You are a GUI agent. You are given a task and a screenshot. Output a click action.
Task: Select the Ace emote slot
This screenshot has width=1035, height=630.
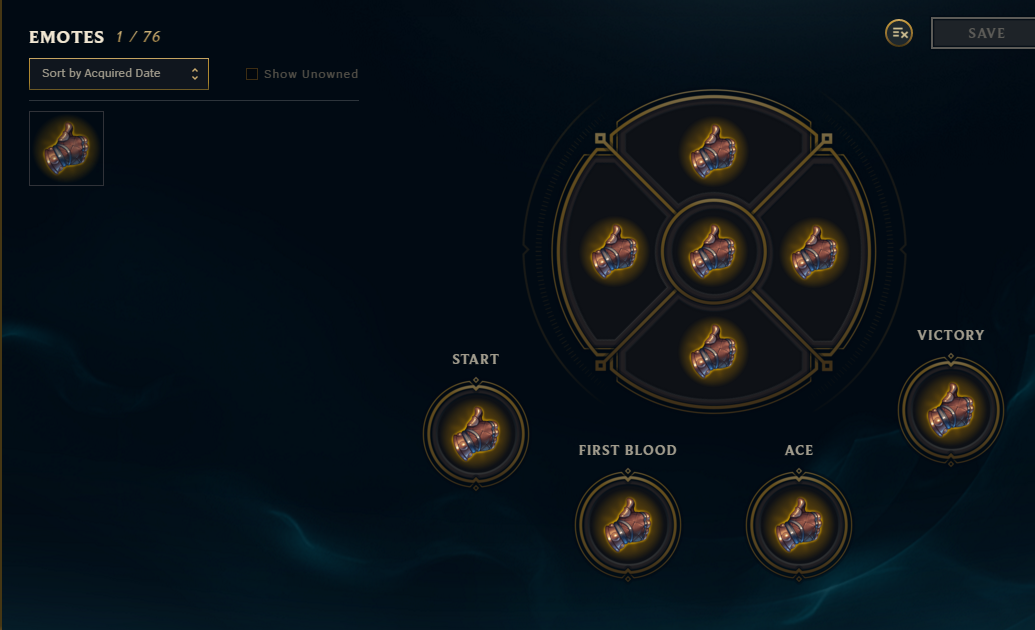(x=799, y=525)
